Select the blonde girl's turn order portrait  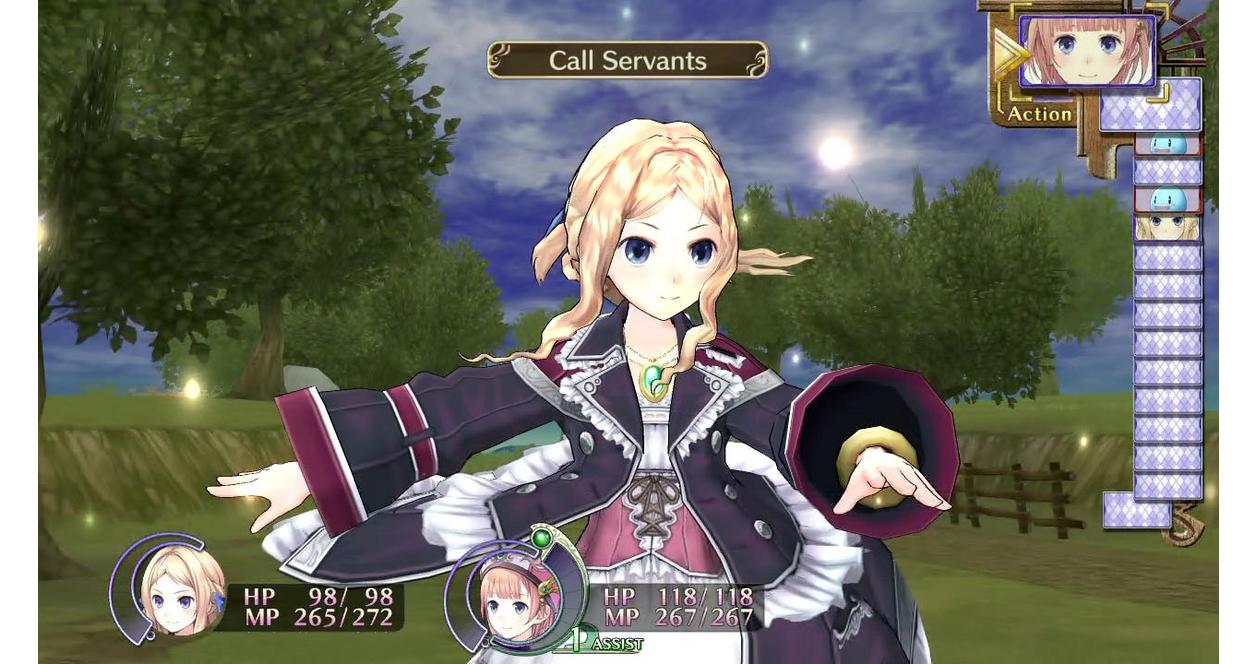click(x=1167, y=228)
